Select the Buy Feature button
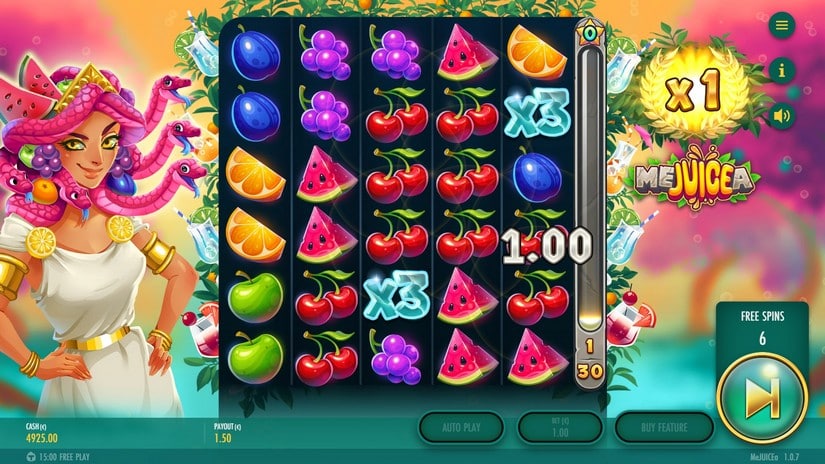Screen dimensions: 825x464 (x=664, y=427)
